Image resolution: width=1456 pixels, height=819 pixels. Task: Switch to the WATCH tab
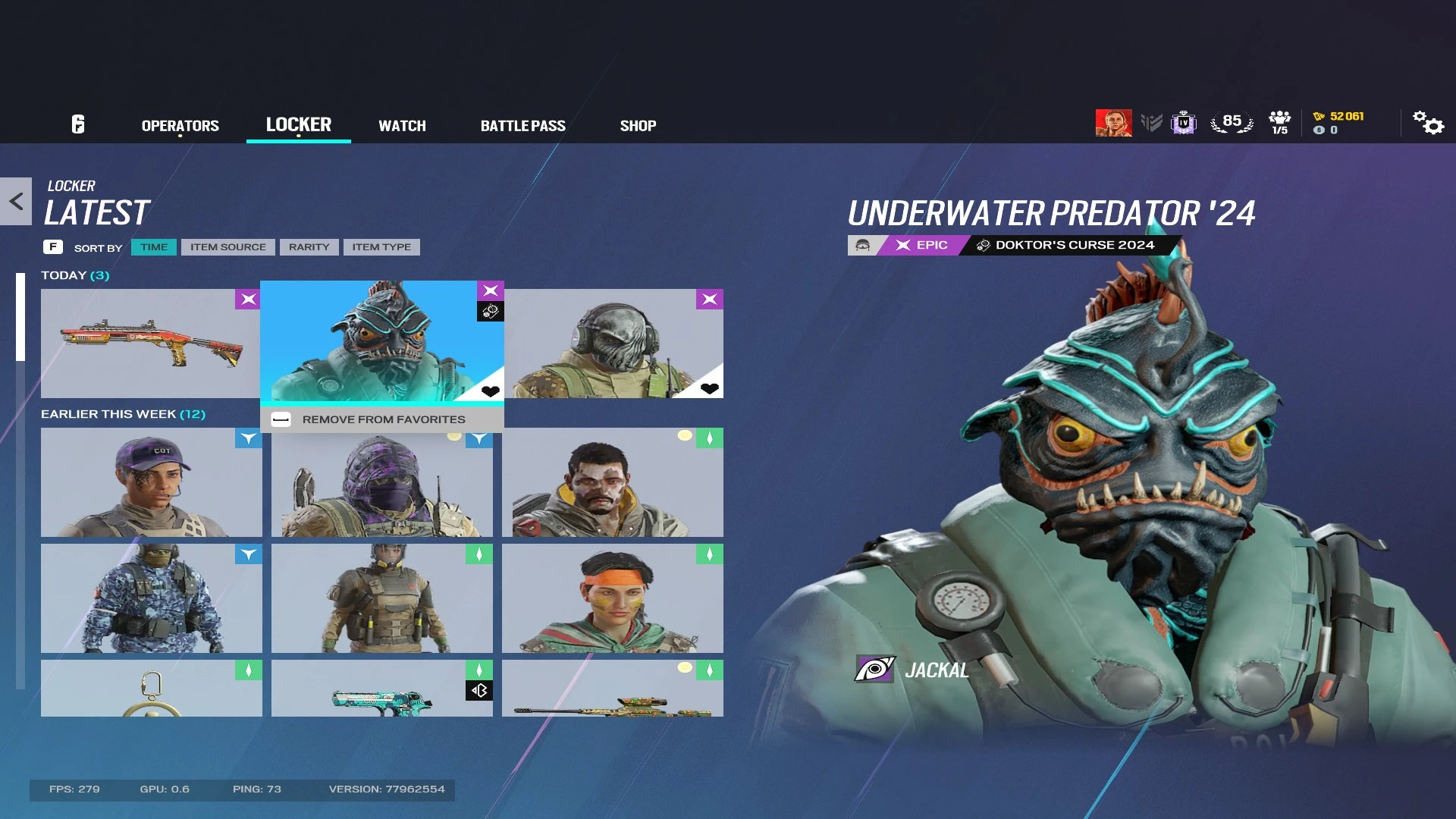(402, 125)
